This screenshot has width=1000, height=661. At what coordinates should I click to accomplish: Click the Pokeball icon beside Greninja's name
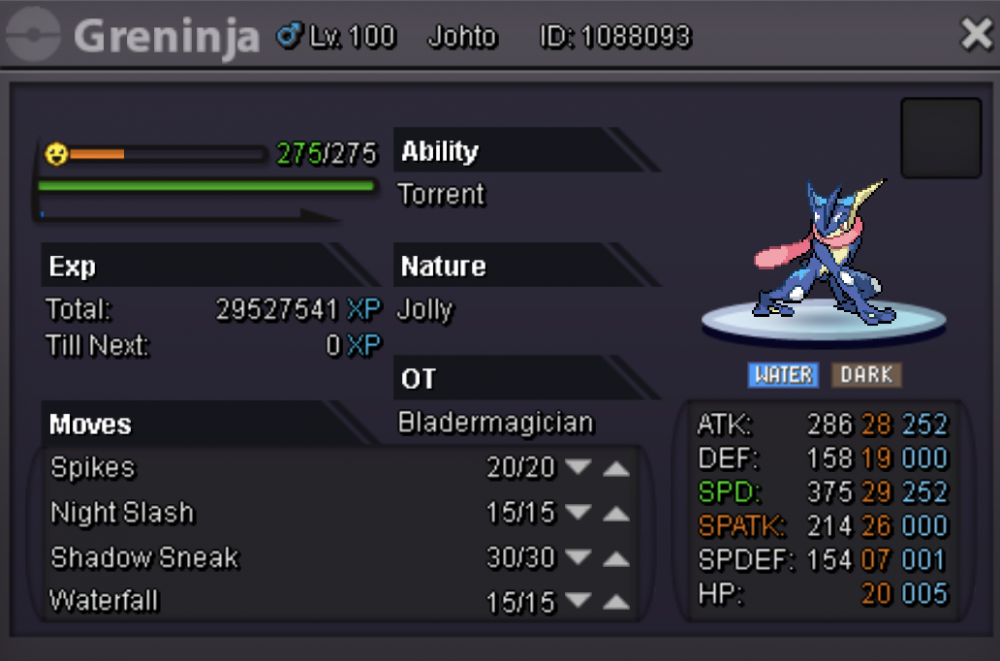[x=33, y=36]
